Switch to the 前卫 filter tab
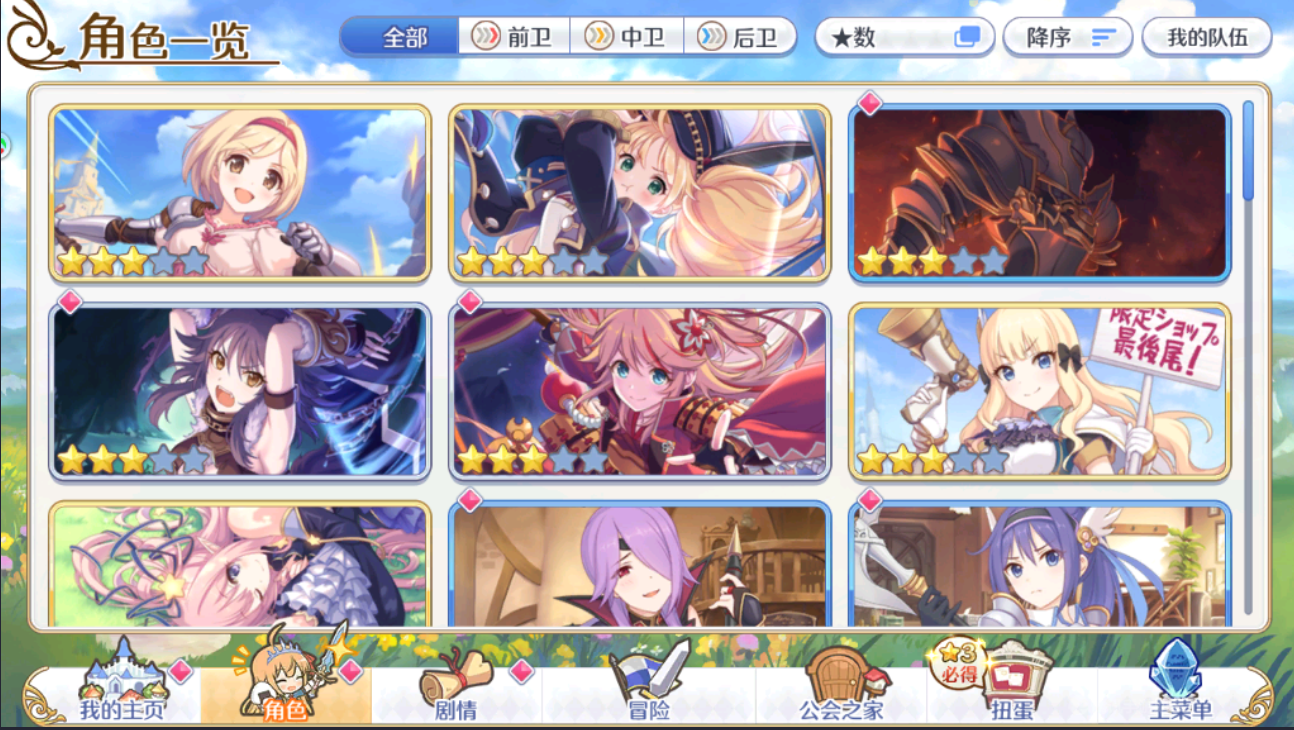Image resolution: width=1294 pixels, height=730 pixels. coord(513,37)
